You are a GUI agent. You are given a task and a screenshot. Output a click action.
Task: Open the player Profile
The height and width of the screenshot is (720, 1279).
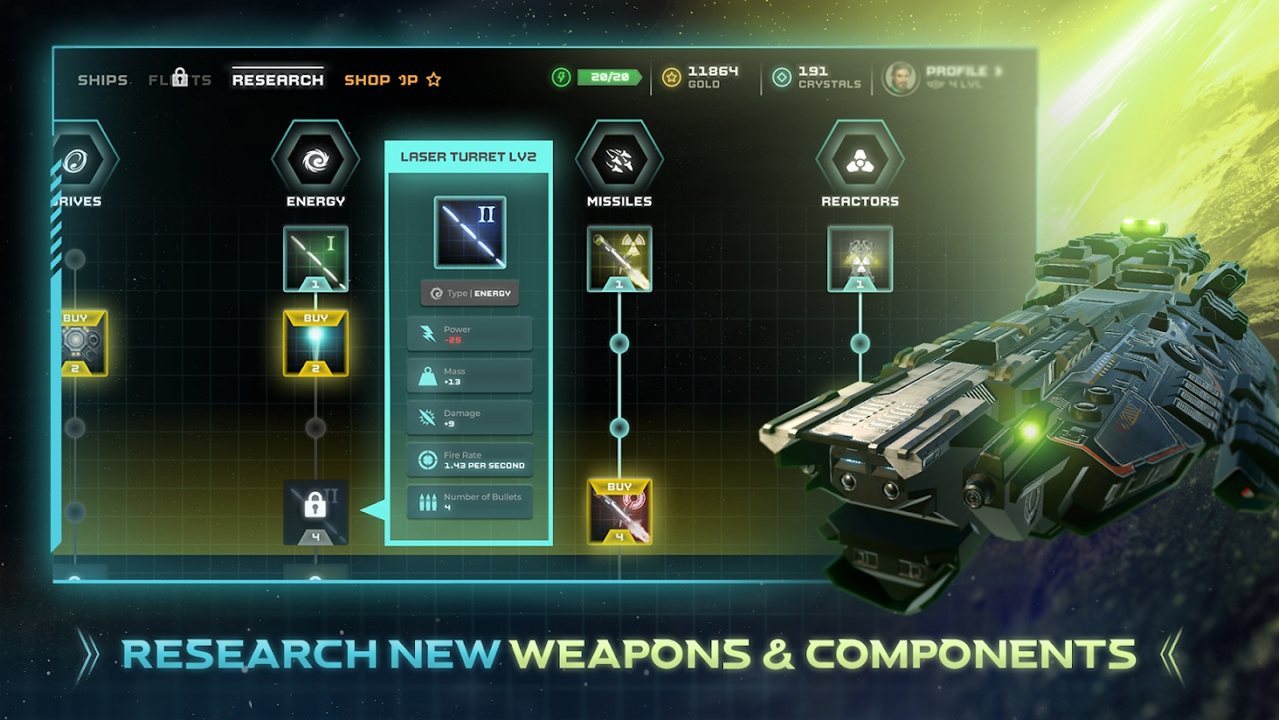click(x=945, y=77)
